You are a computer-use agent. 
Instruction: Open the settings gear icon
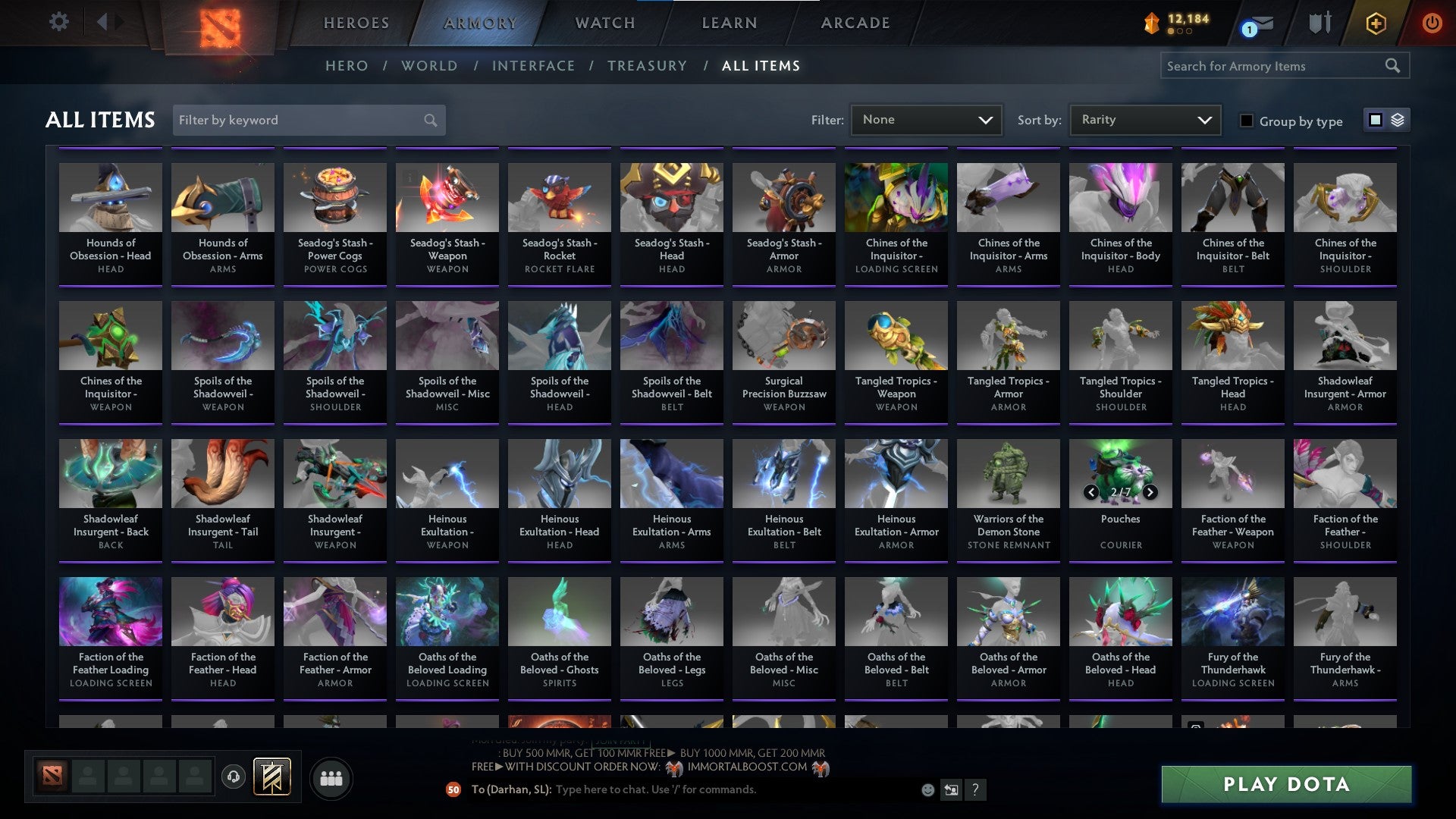59,22
